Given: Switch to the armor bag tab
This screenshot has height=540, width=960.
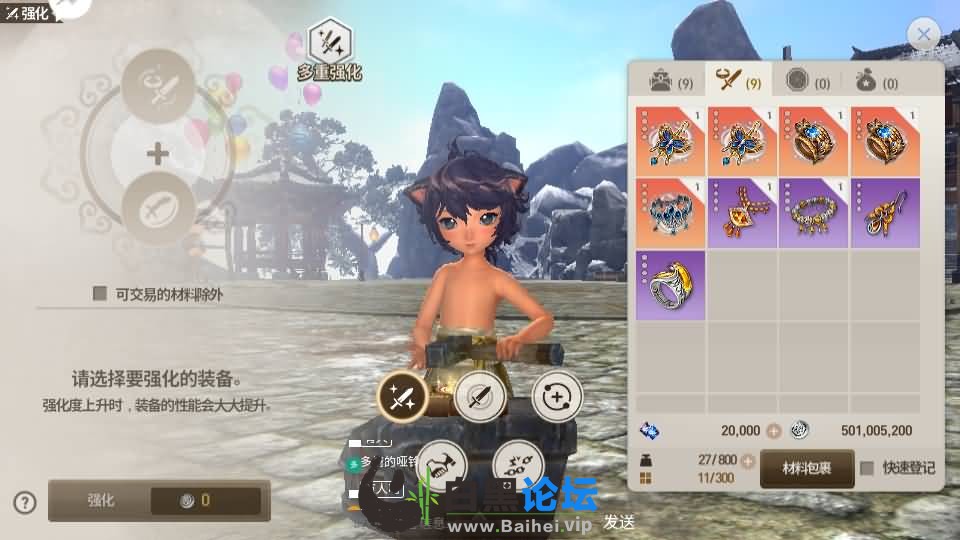Looking at the screenshot, I should pyautogui.click(x=670, y=82).
